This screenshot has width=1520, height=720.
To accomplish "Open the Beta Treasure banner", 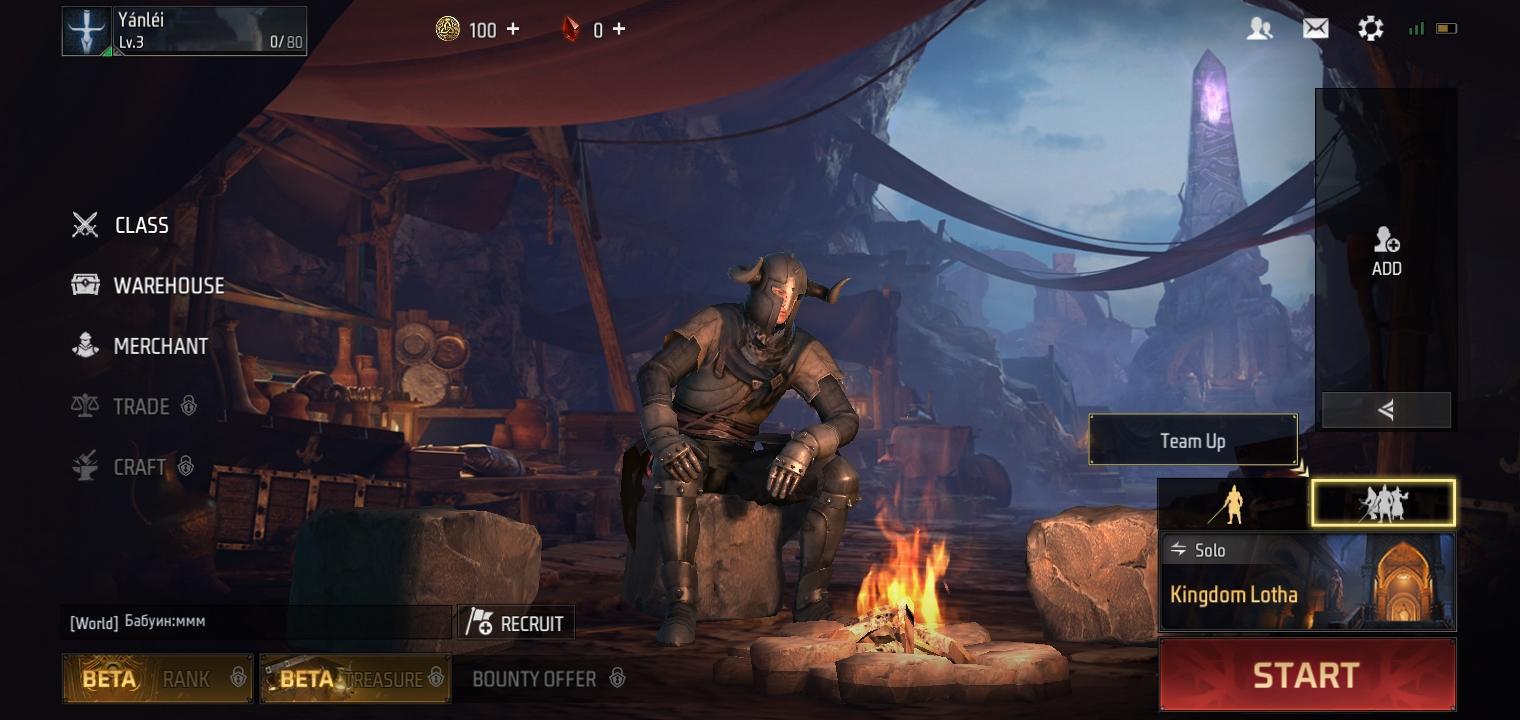I will click(355, 679).
